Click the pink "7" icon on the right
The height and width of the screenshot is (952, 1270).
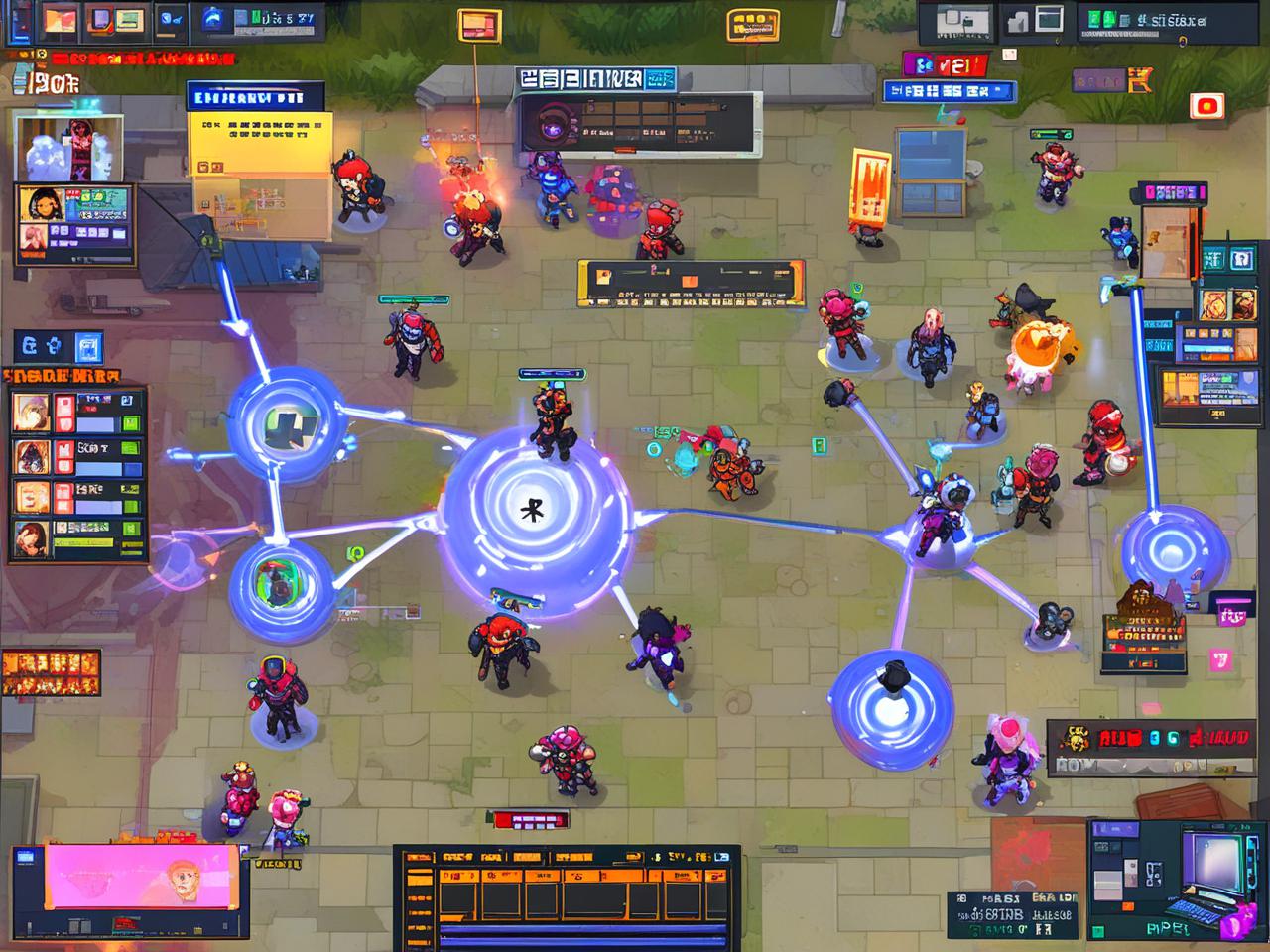click(1219, 660)
